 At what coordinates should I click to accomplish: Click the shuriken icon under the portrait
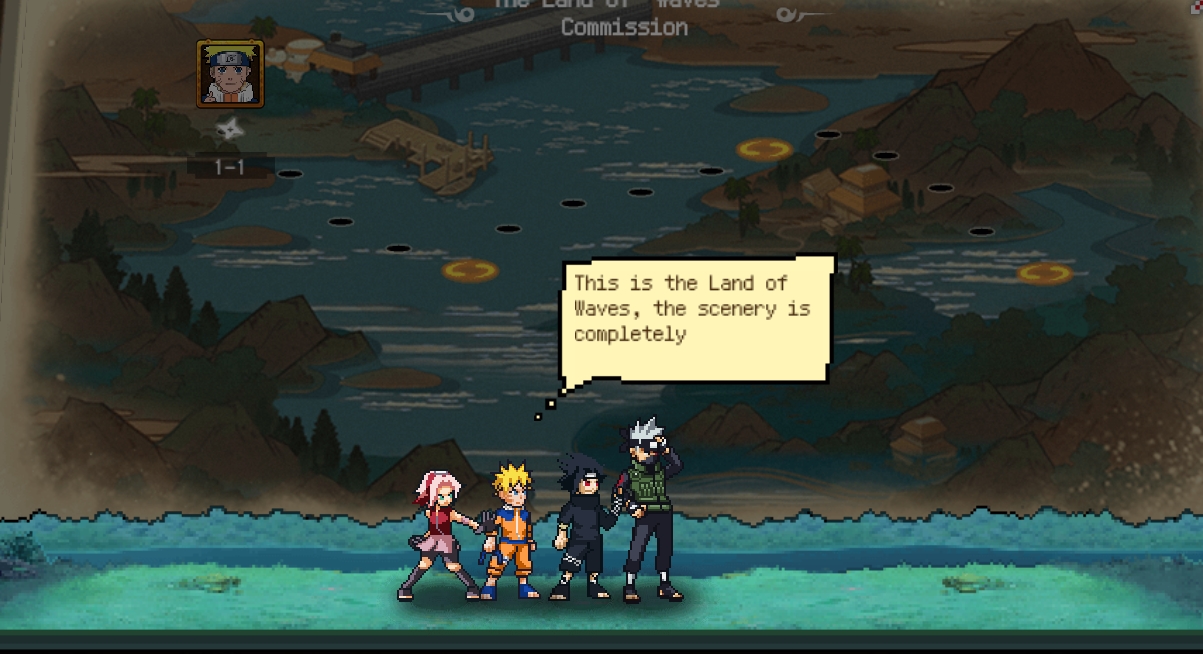[x=230, y=128]
